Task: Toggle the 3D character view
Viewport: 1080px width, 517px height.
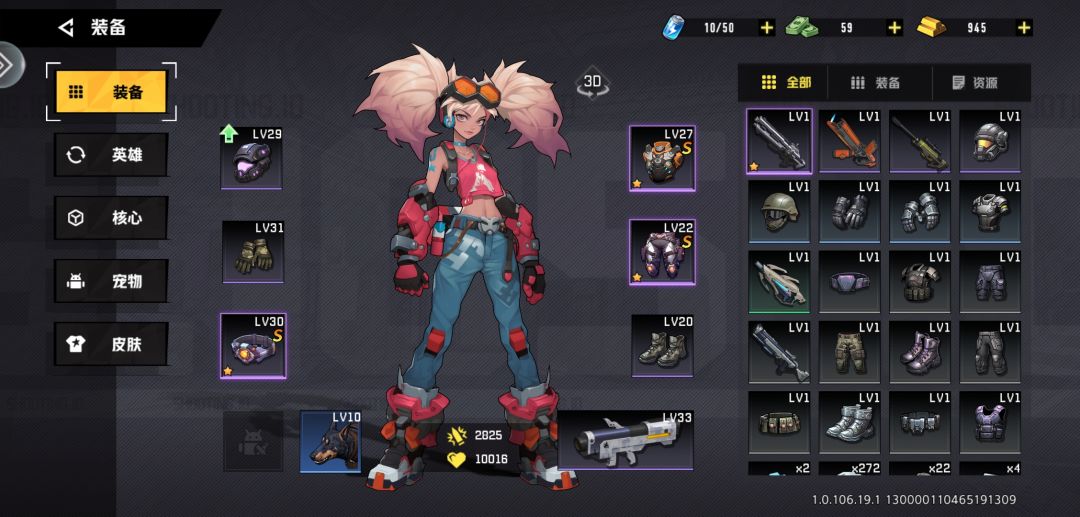Action: pyautogui.click(x=592, y=83)
